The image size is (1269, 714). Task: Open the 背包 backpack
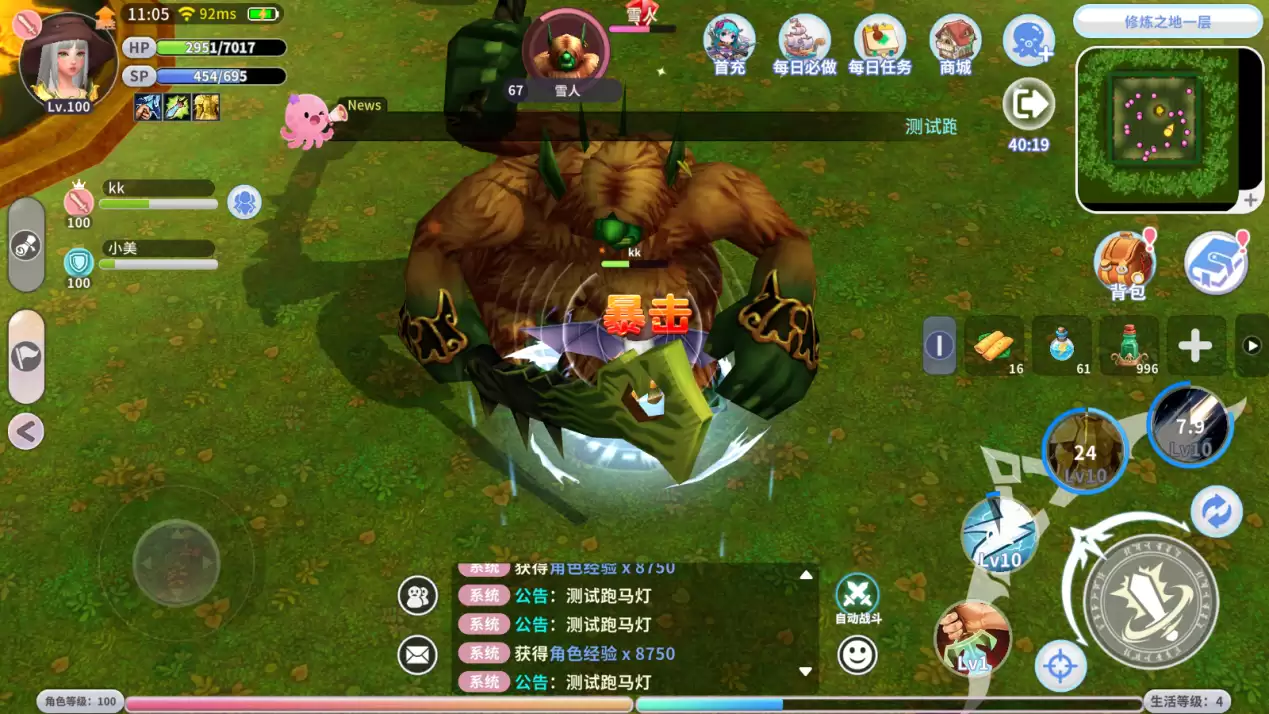coord(1125,264)
